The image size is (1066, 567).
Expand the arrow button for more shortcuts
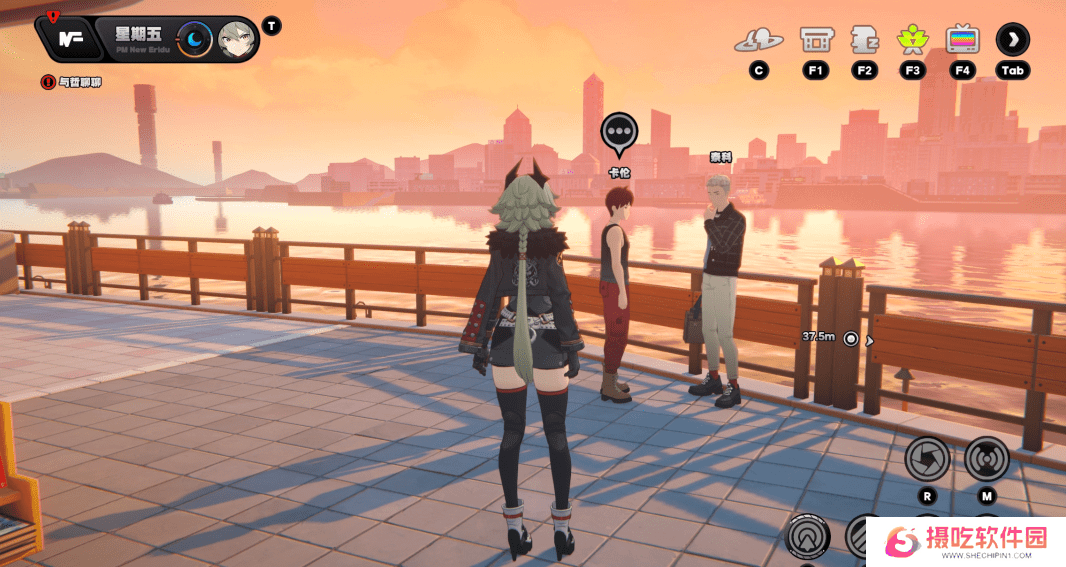(x=1012, y=40)
